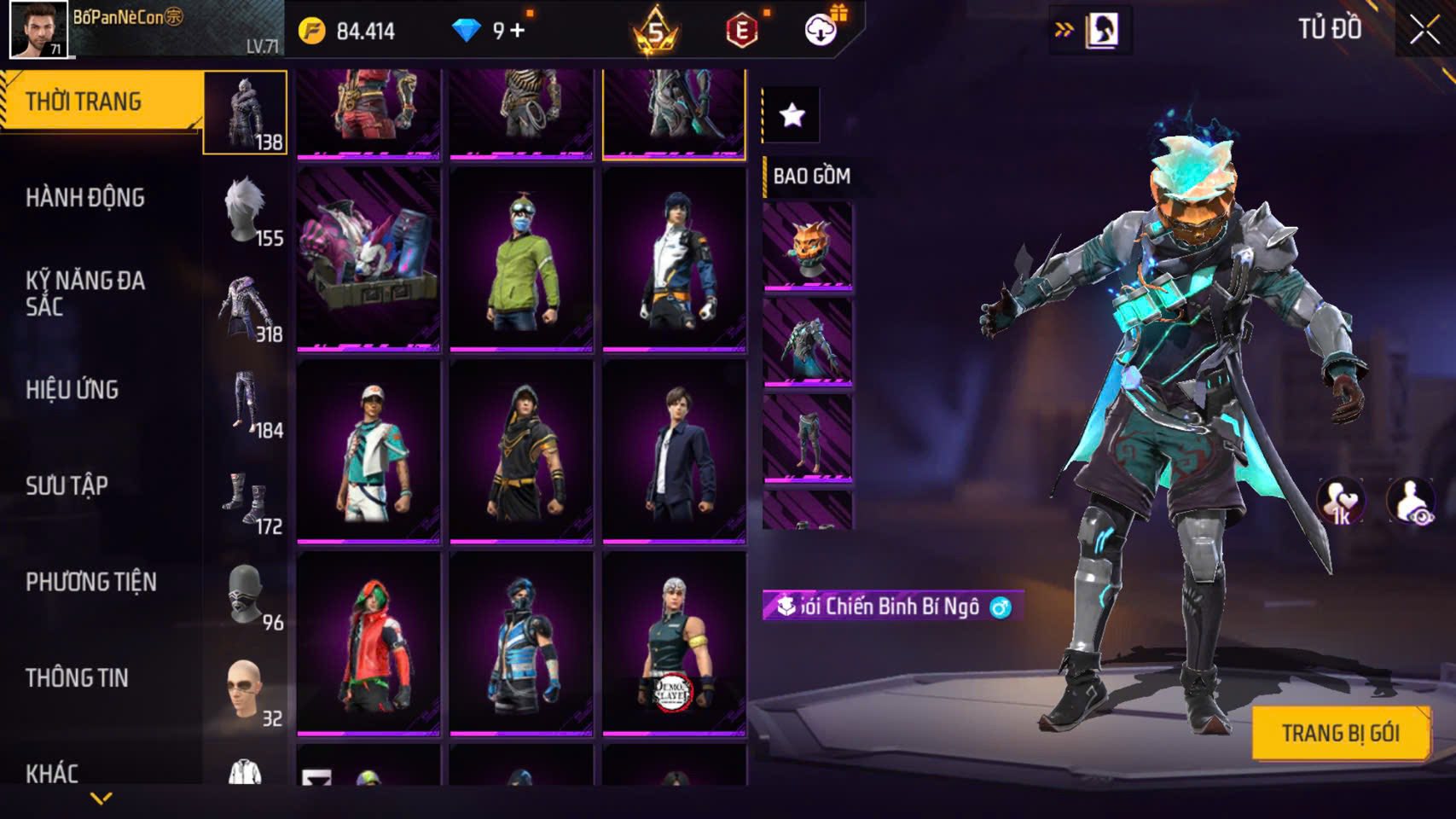
Task: Select the THỜI TRANG category tab
Action: click(x=102, y=102)
